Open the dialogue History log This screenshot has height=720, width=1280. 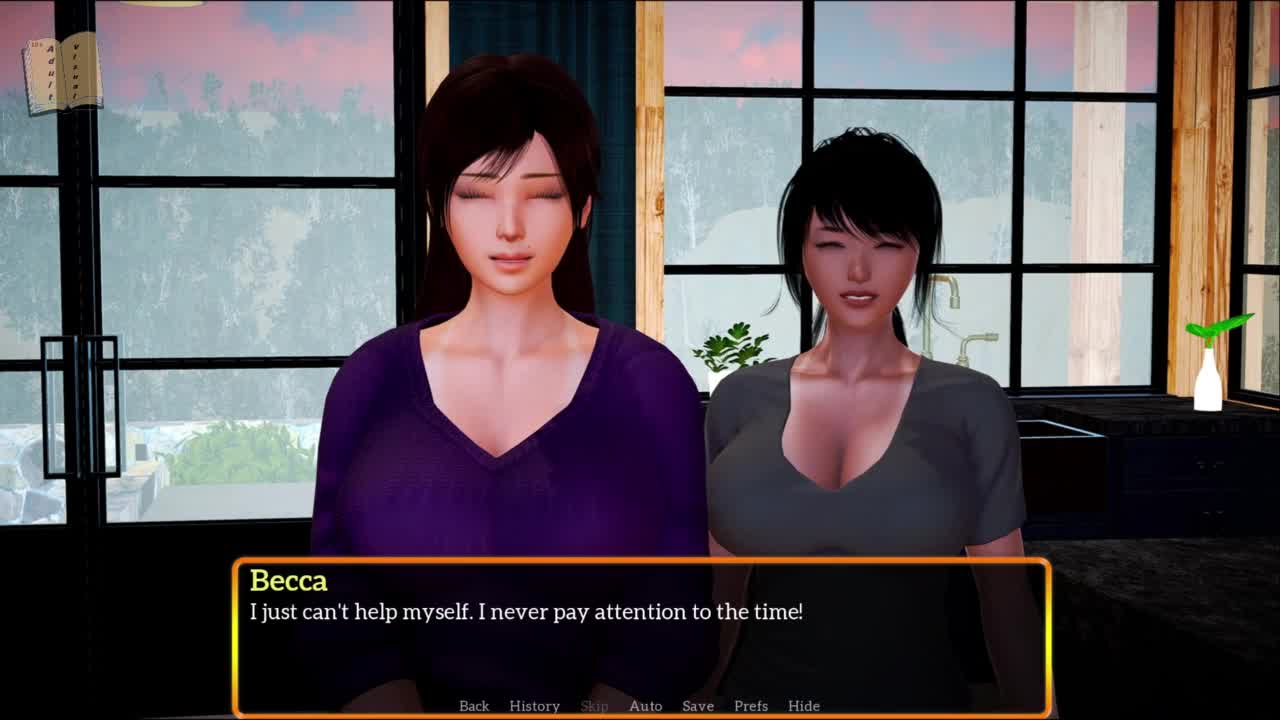[x=534, y=706]
